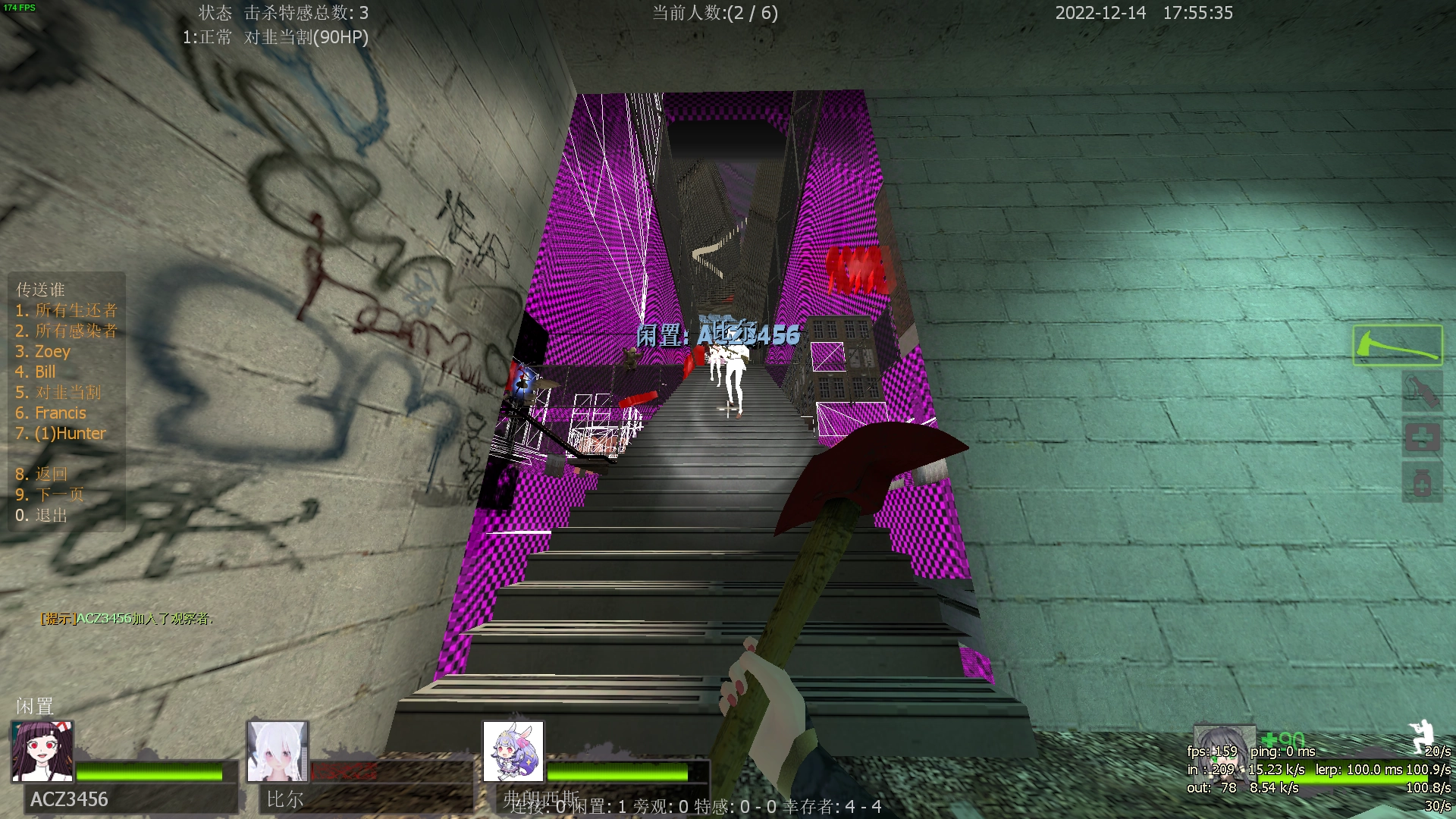Exit the menu with 退出
The width and height of the screenshot is (1456, 819).
click(x=42, y=515)
